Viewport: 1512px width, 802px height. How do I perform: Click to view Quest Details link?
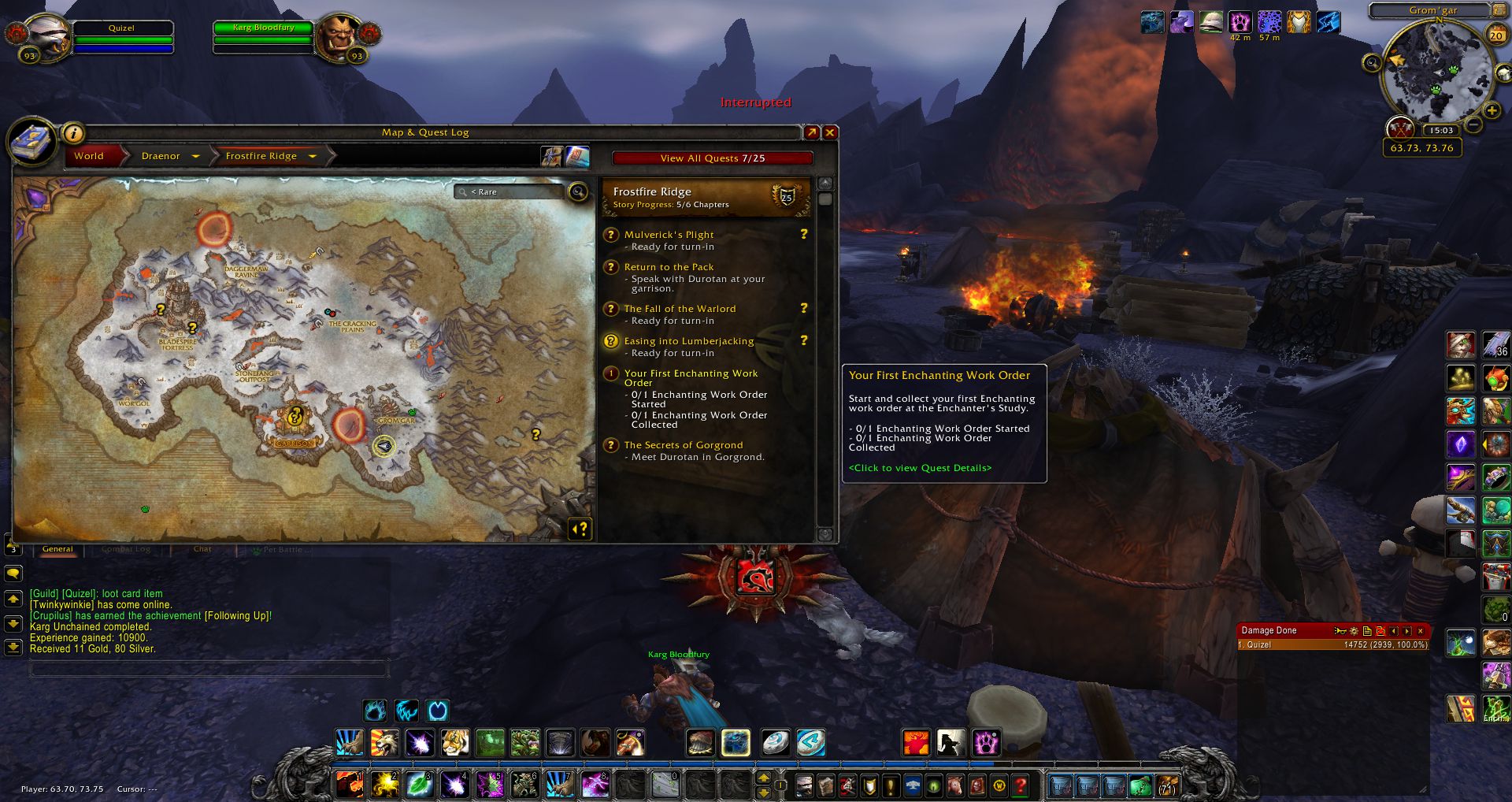920,468
